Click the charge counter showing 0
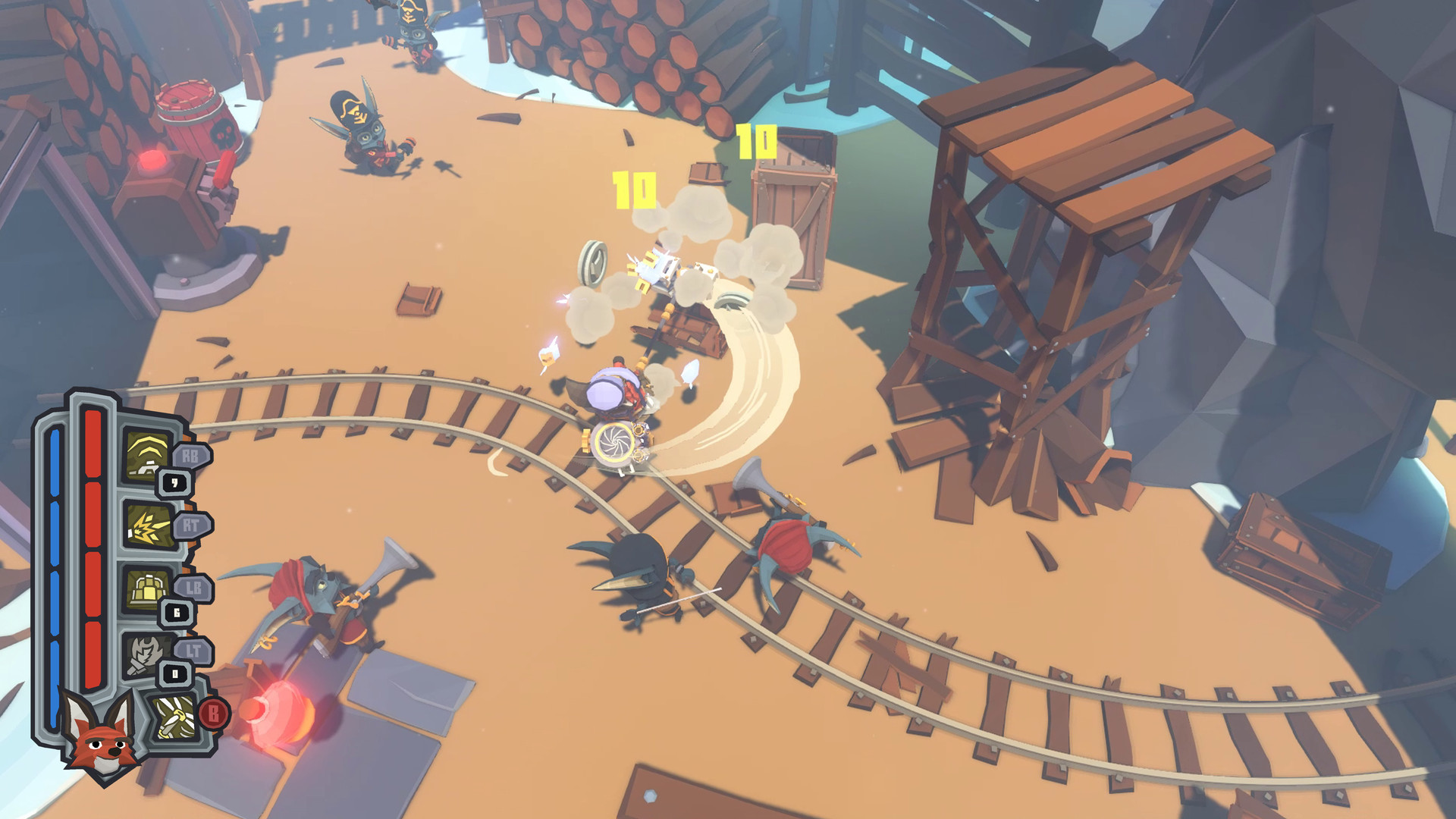The height and width of the screenshot is (819, 1456). [175, 672]
